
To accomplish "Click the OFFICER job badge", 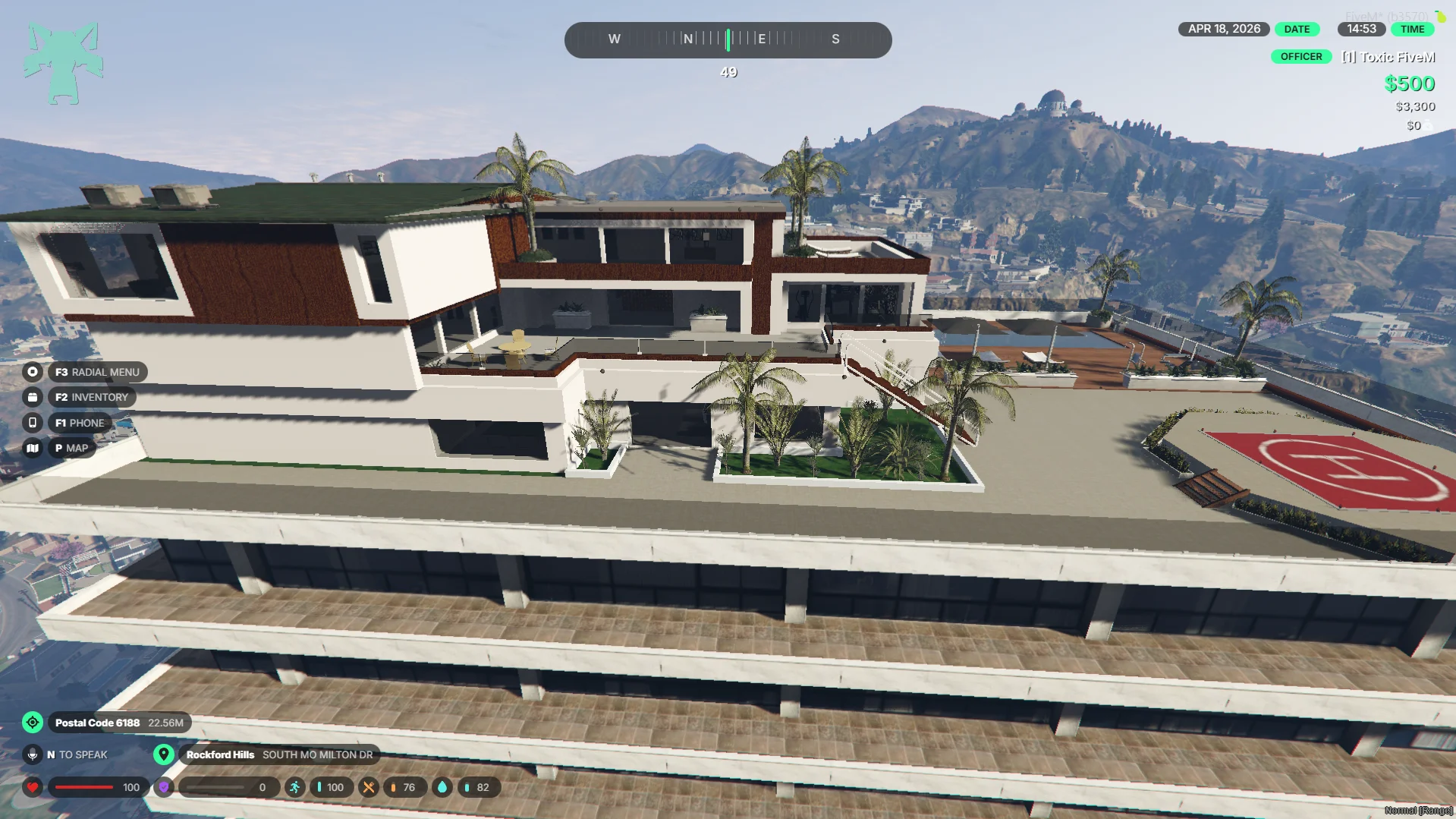I will (1300, 57).
